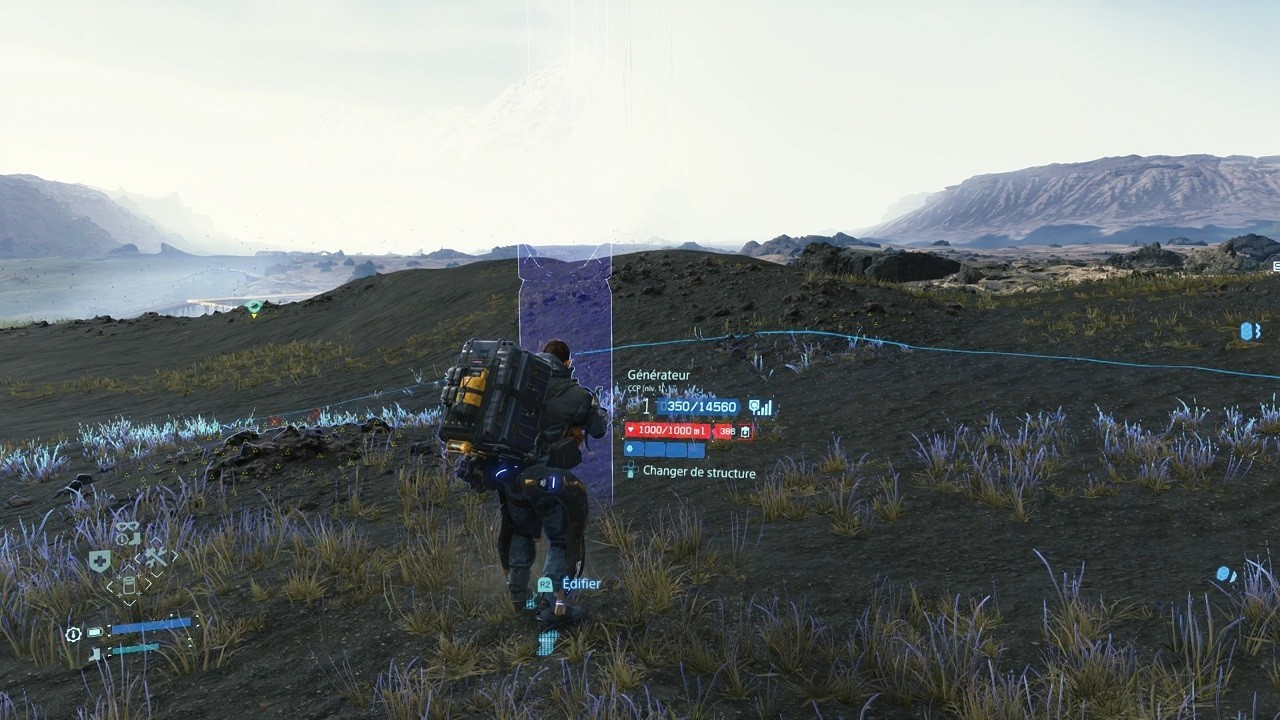Open the downward chevron below the PCC icon
This screenshot has height=720, width=1280.
[128, 604]
